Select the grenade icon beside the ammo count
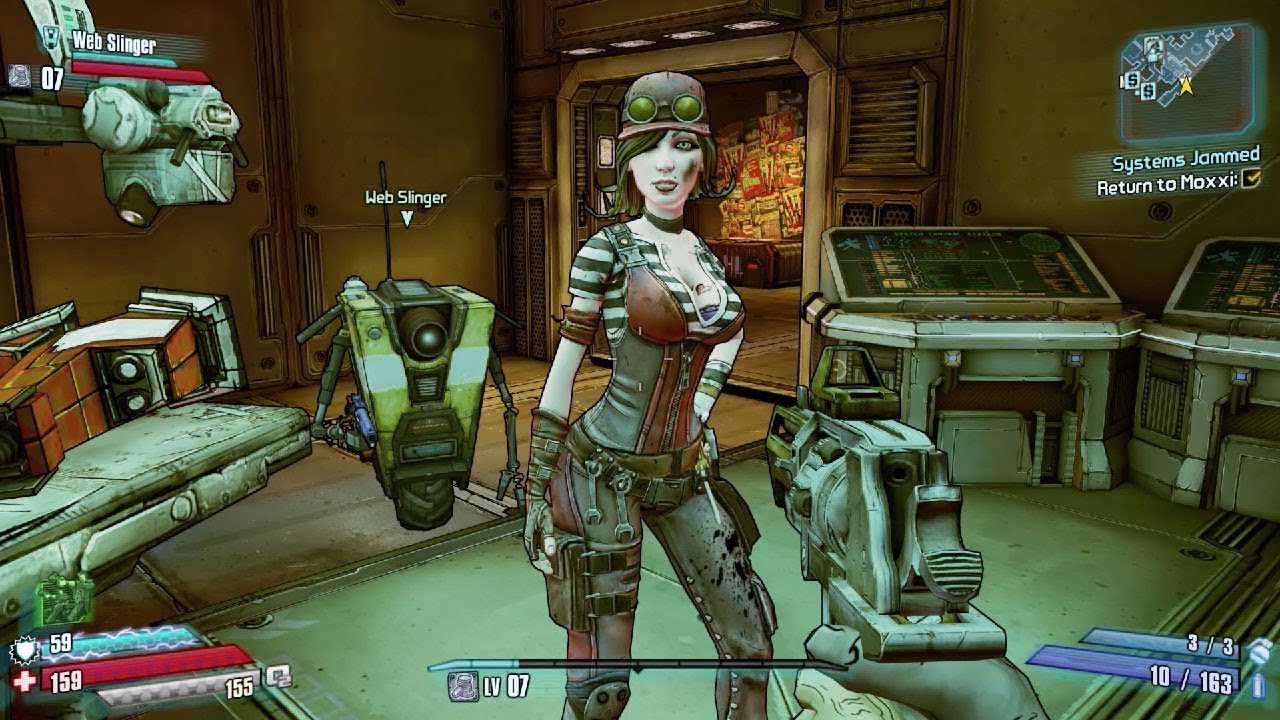This screenshot has height=720, width=1280. [1259, 649]
